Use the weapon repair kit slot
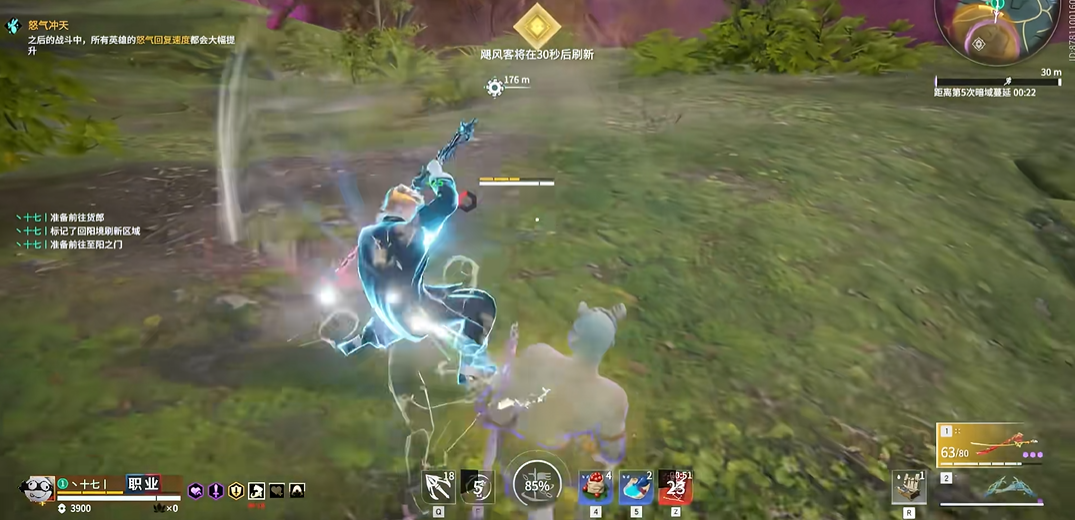Image resolution: width=1075 pixels, height=520 pixels. [908, 487]
